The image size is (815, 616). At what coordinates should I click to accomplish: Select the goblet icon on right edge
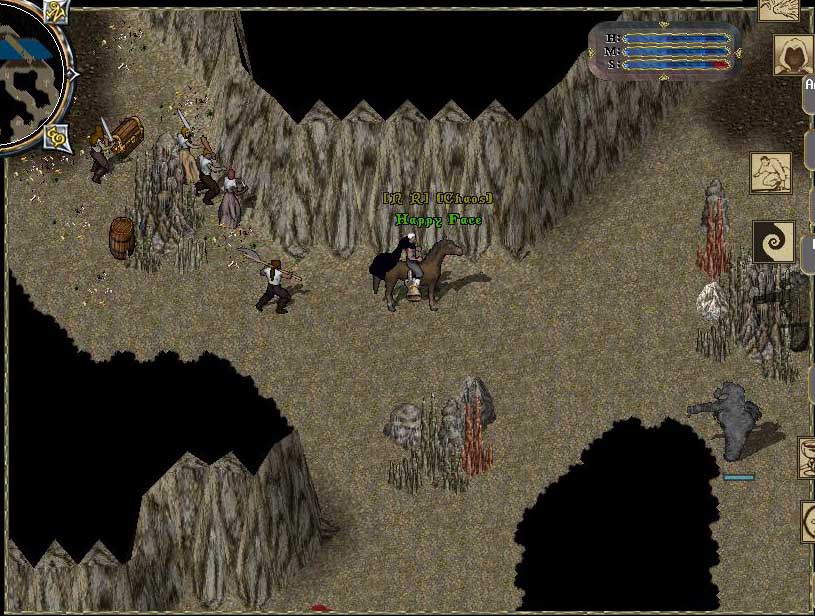(x=807, y=457)
